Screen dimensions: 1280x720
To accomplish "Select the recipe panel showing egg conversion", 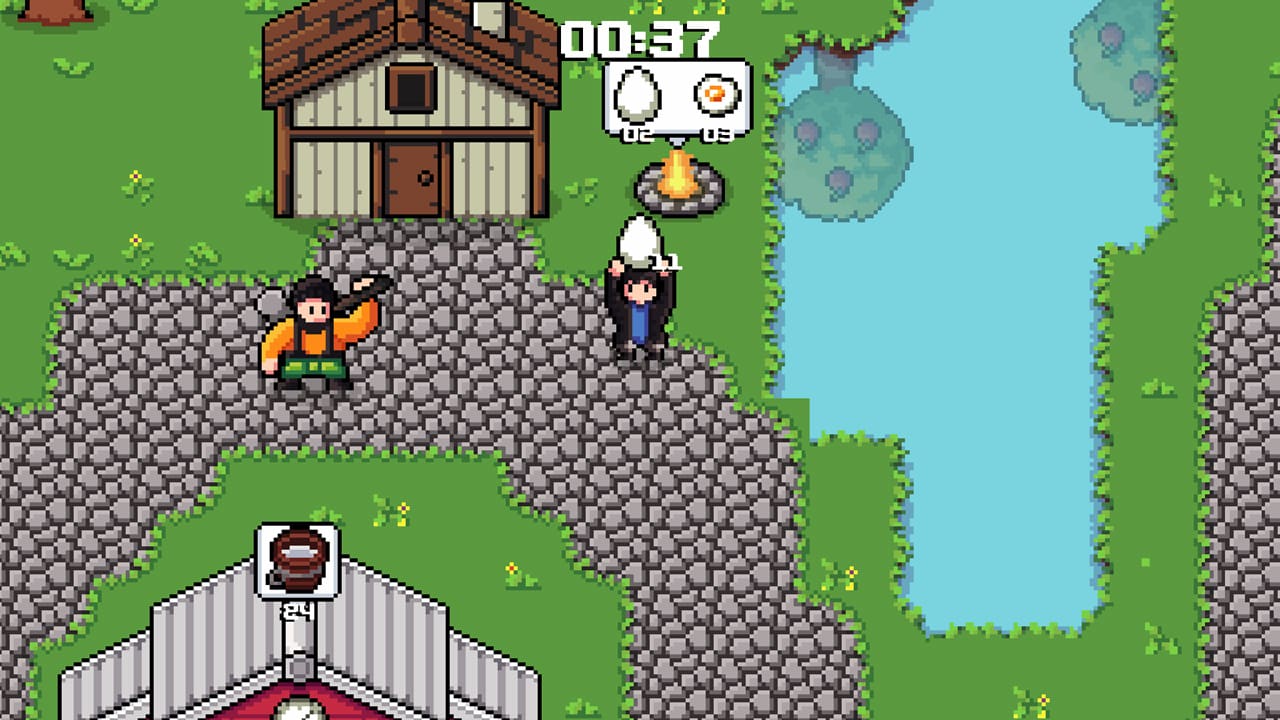I will point(675,97).
